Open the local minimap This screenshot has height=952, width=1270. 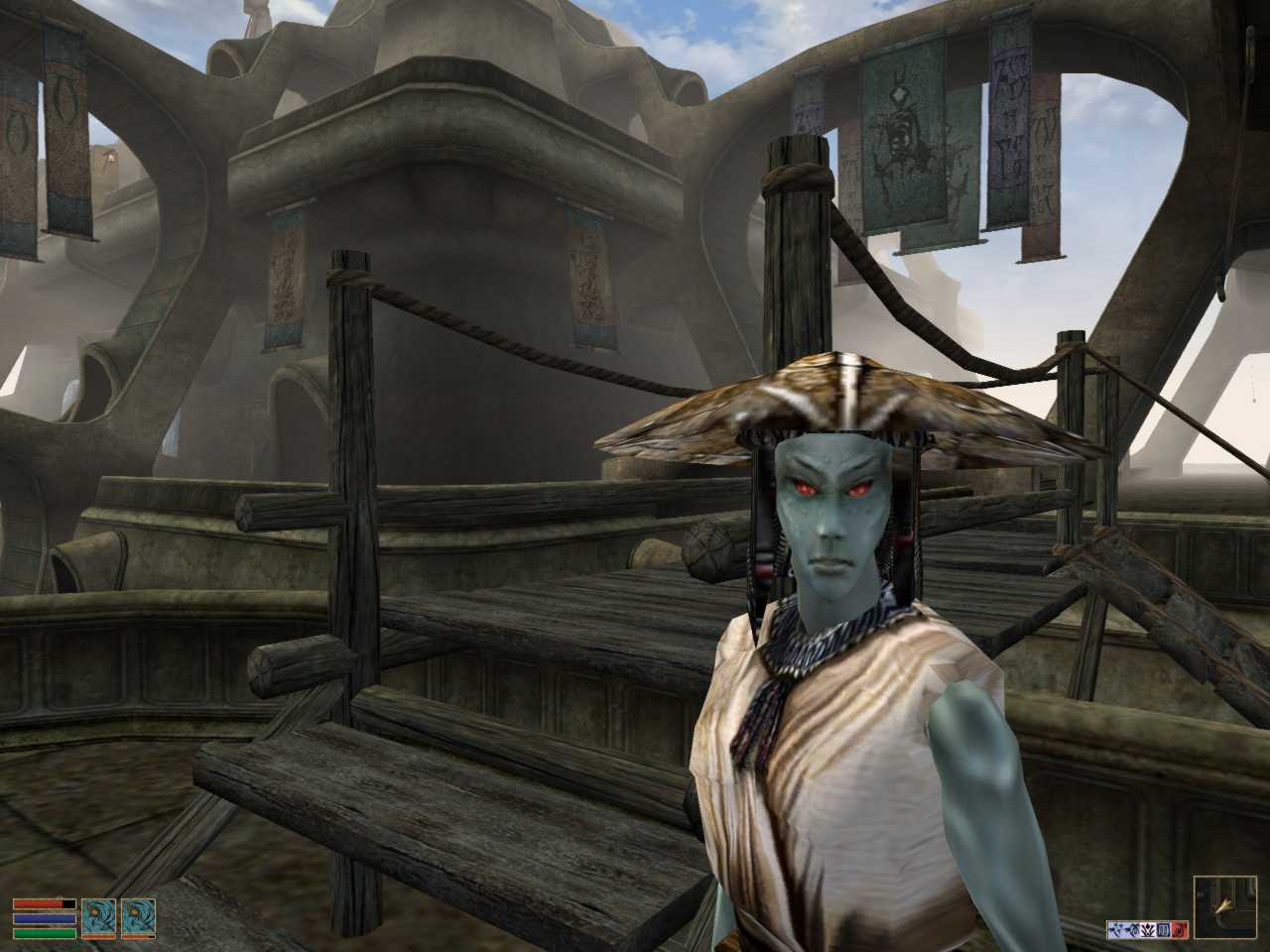(x=1226, y=906)
